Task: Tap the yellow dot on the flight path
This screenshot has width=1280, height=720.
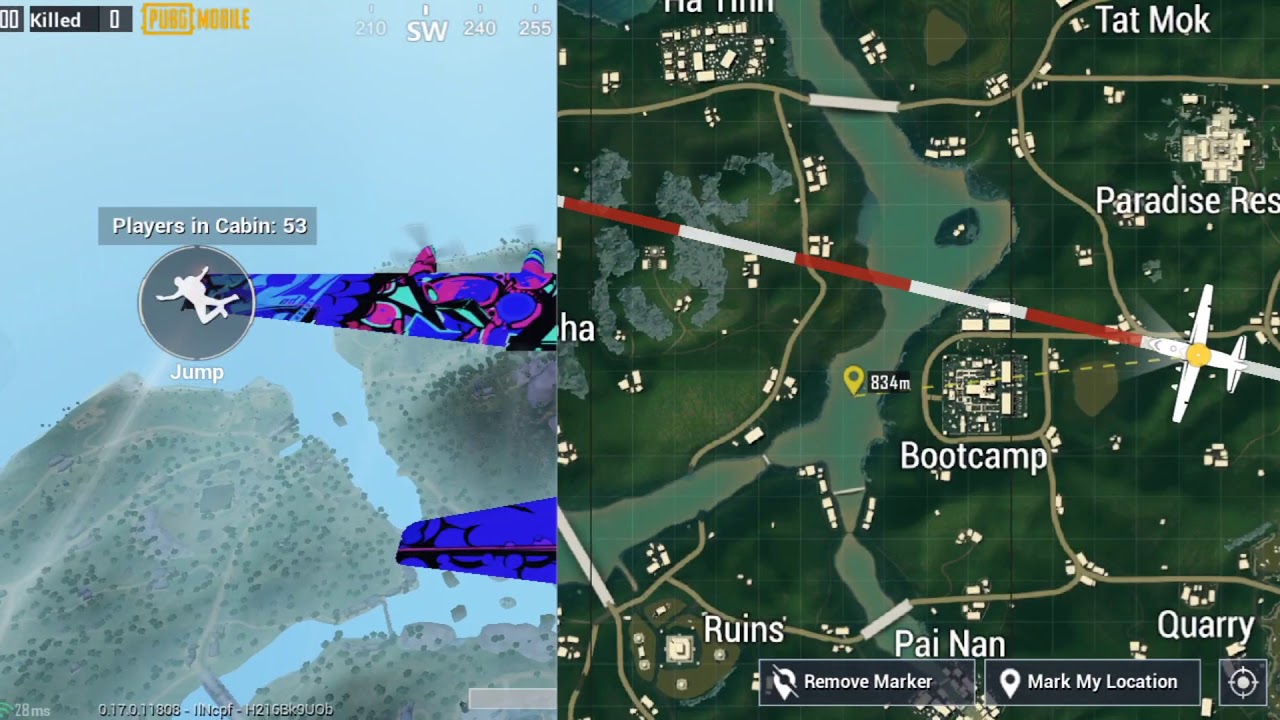Action: [x=1199, y=357]
